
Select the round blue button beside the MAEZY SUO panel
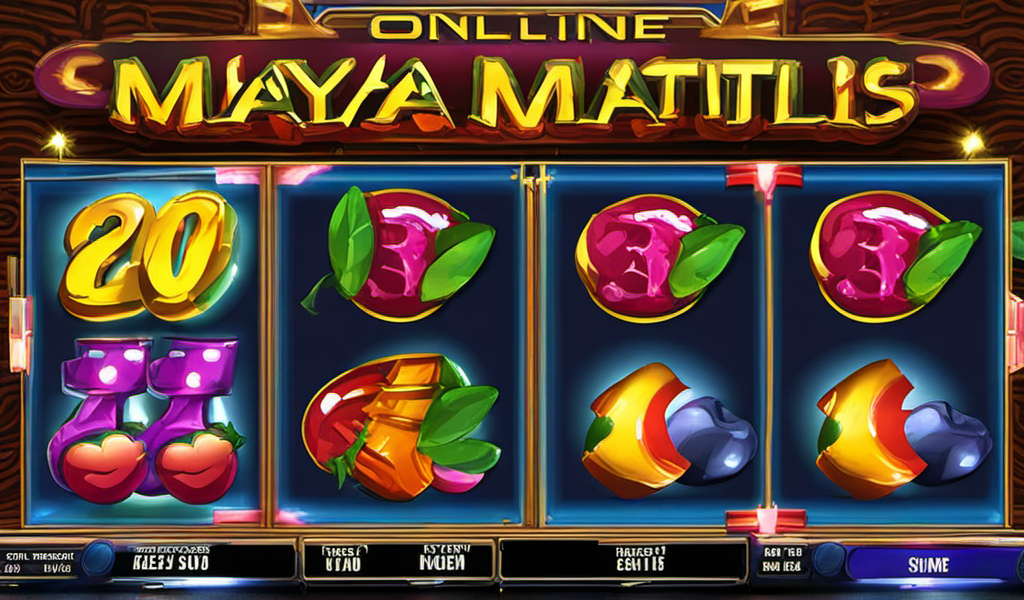(97, 560)
